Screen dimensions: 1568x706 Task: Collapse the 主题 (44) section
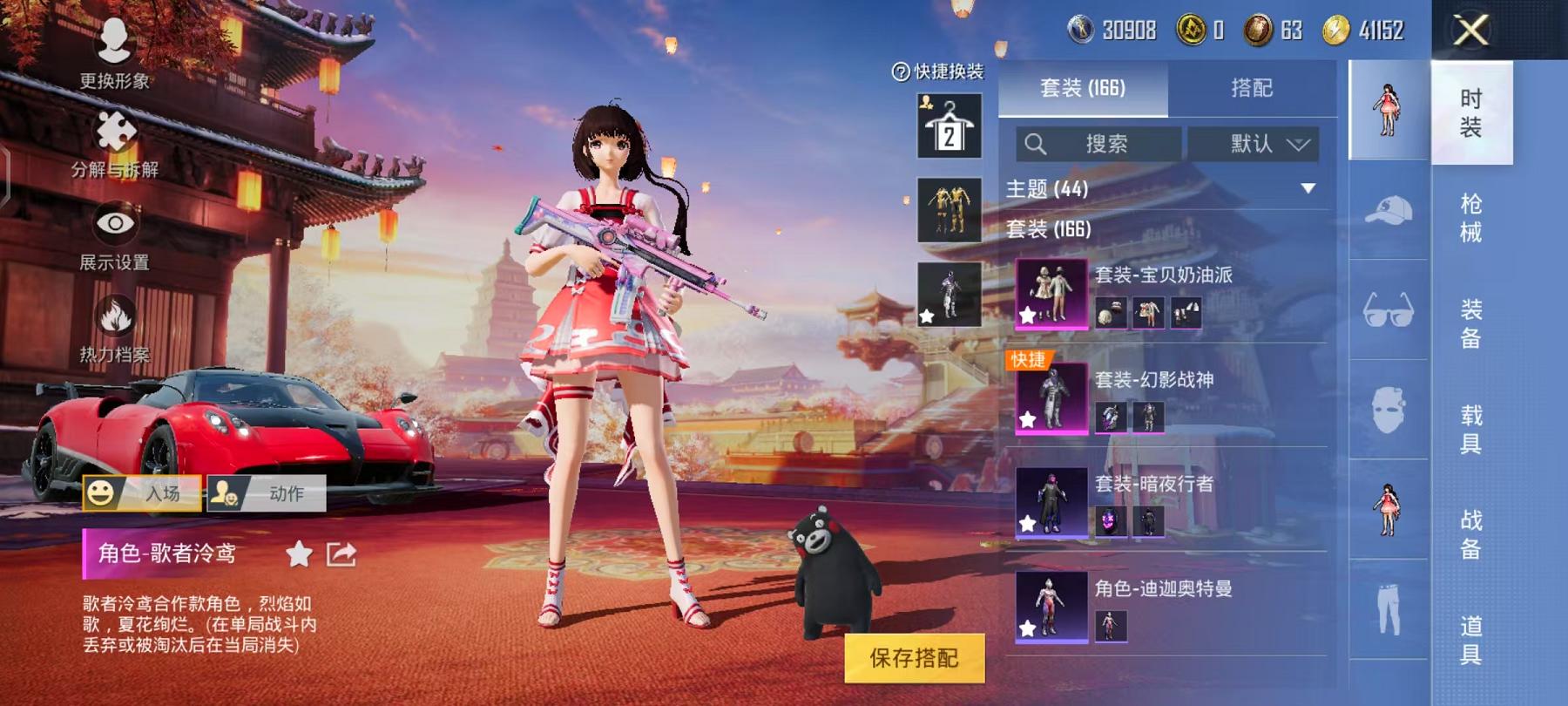click(x=1307, y=186)
